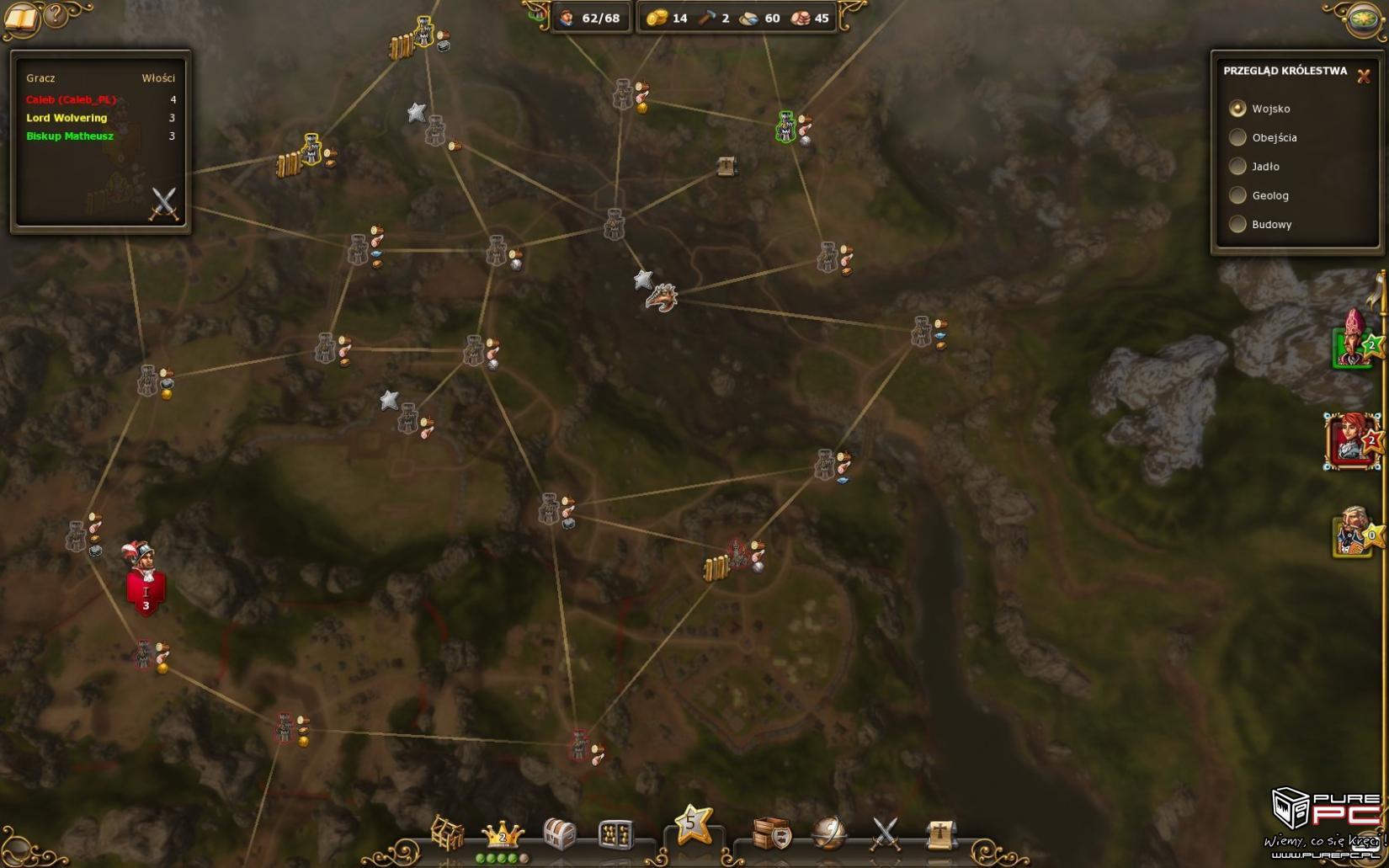Show victory points via the star
Viewport: 1389px width, 868px height.
(x=692, y=824)
